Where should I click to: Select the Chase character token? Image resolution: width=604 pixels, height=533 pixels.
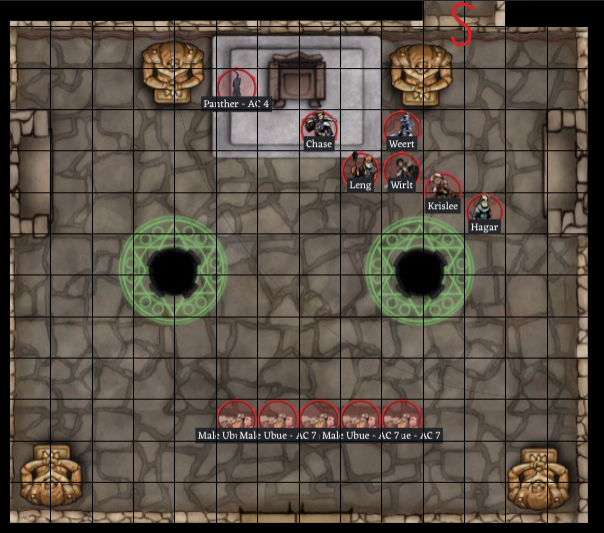[319, 127]
